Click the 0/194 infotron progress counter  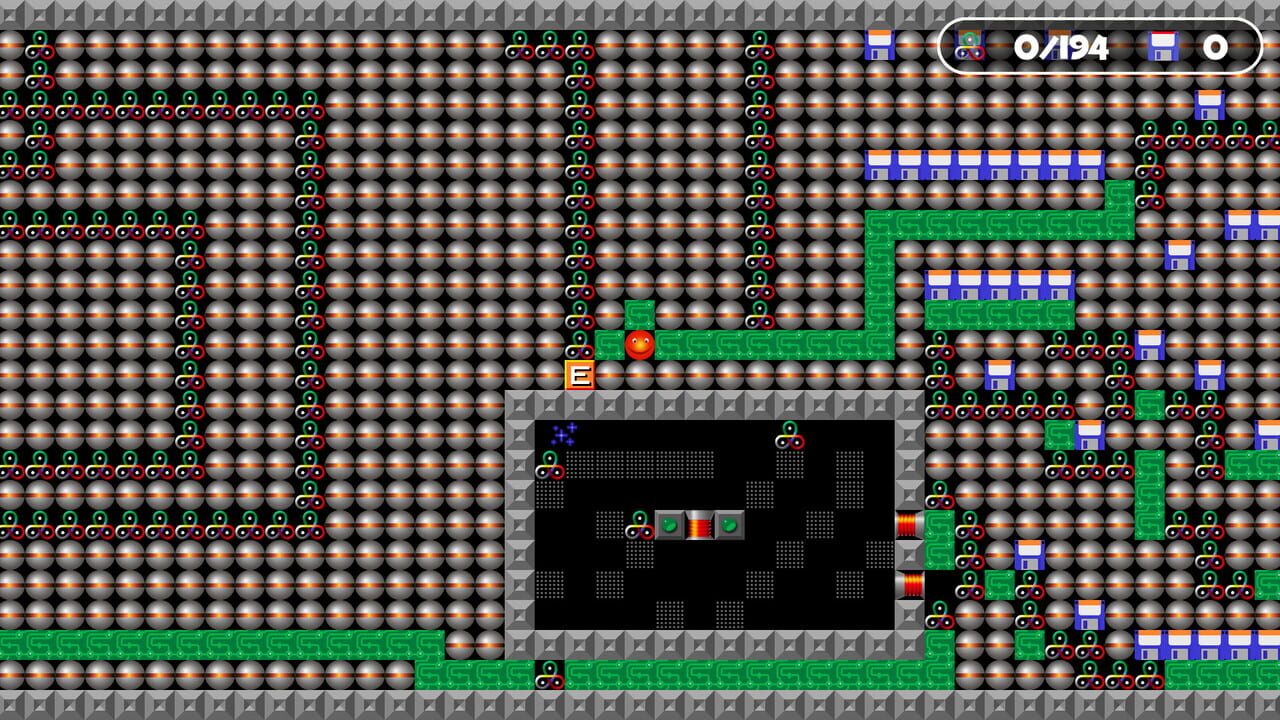click(x=1060, y=45)
